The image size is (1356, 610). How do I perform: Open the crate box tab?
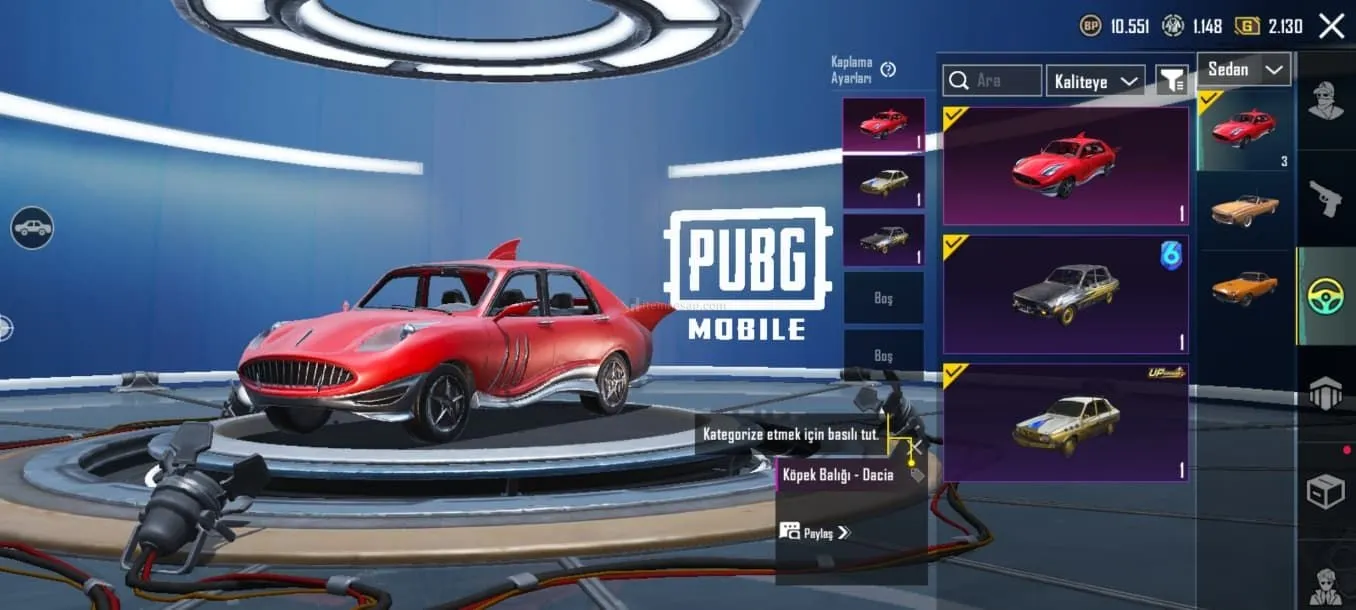[1327, 491]
